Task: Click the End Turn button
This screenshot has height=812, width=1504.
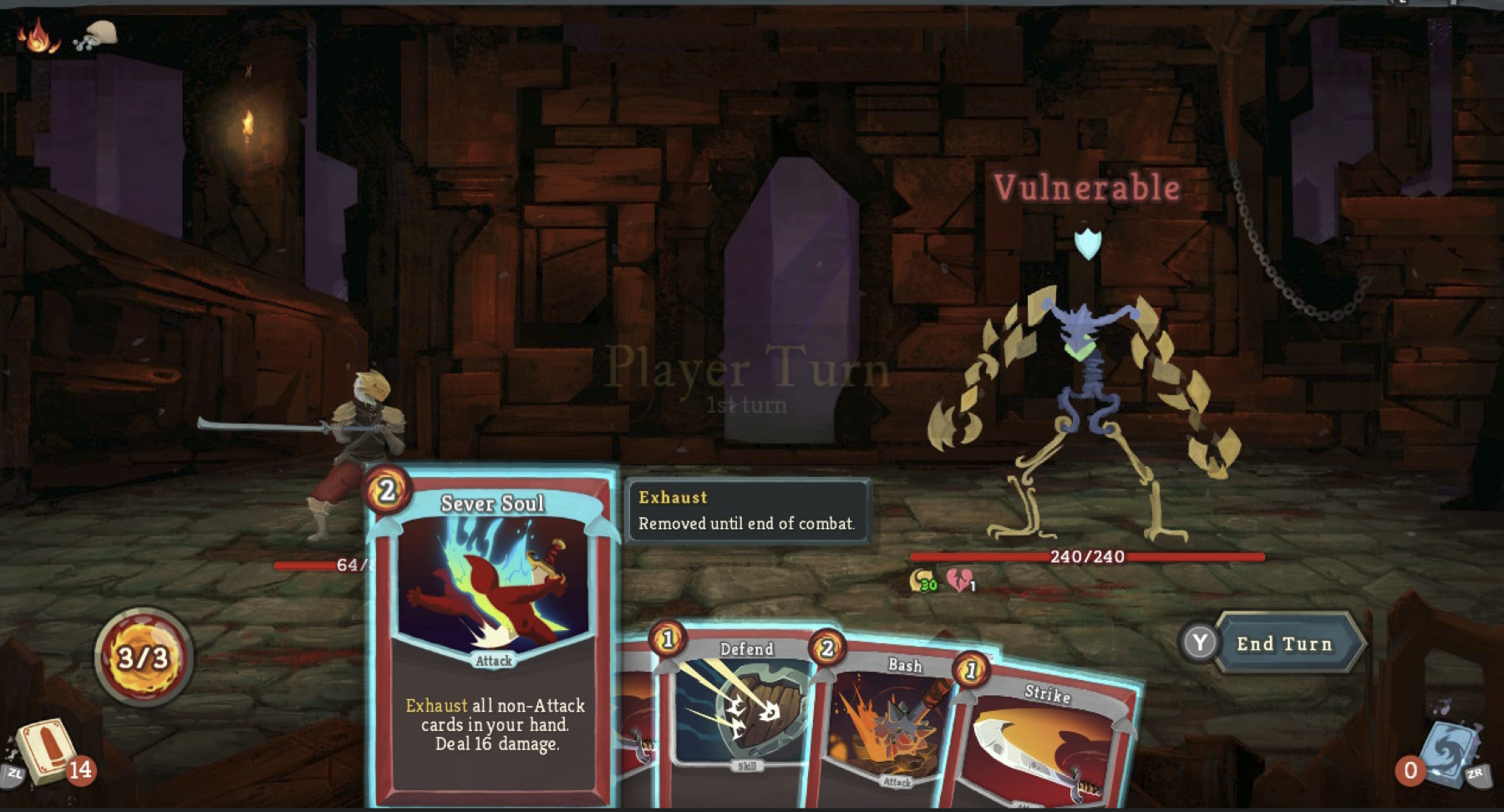Action: click(1283, 643)
